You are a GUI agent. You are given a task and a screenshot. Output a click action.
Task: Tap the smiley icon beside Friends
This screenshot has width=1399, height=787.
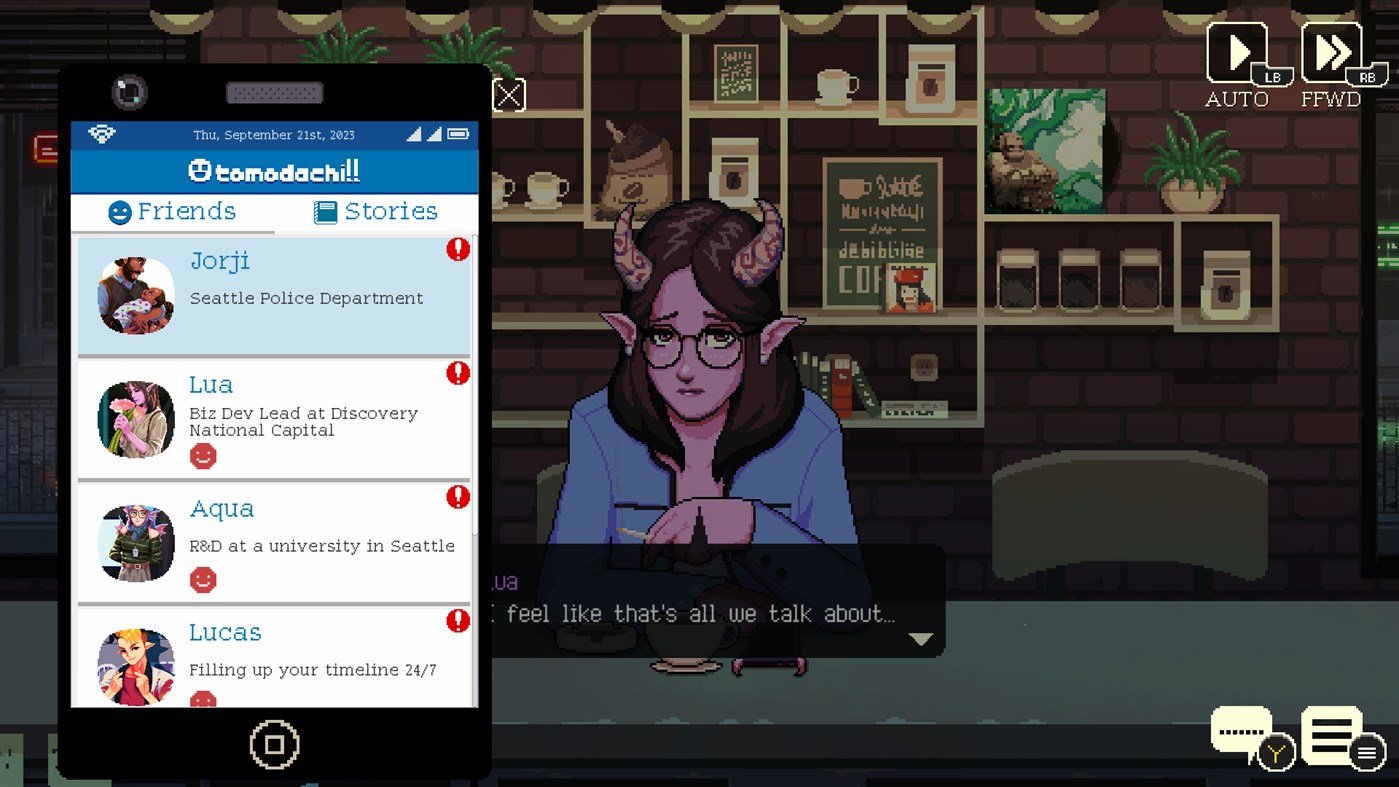coord(121,211)
